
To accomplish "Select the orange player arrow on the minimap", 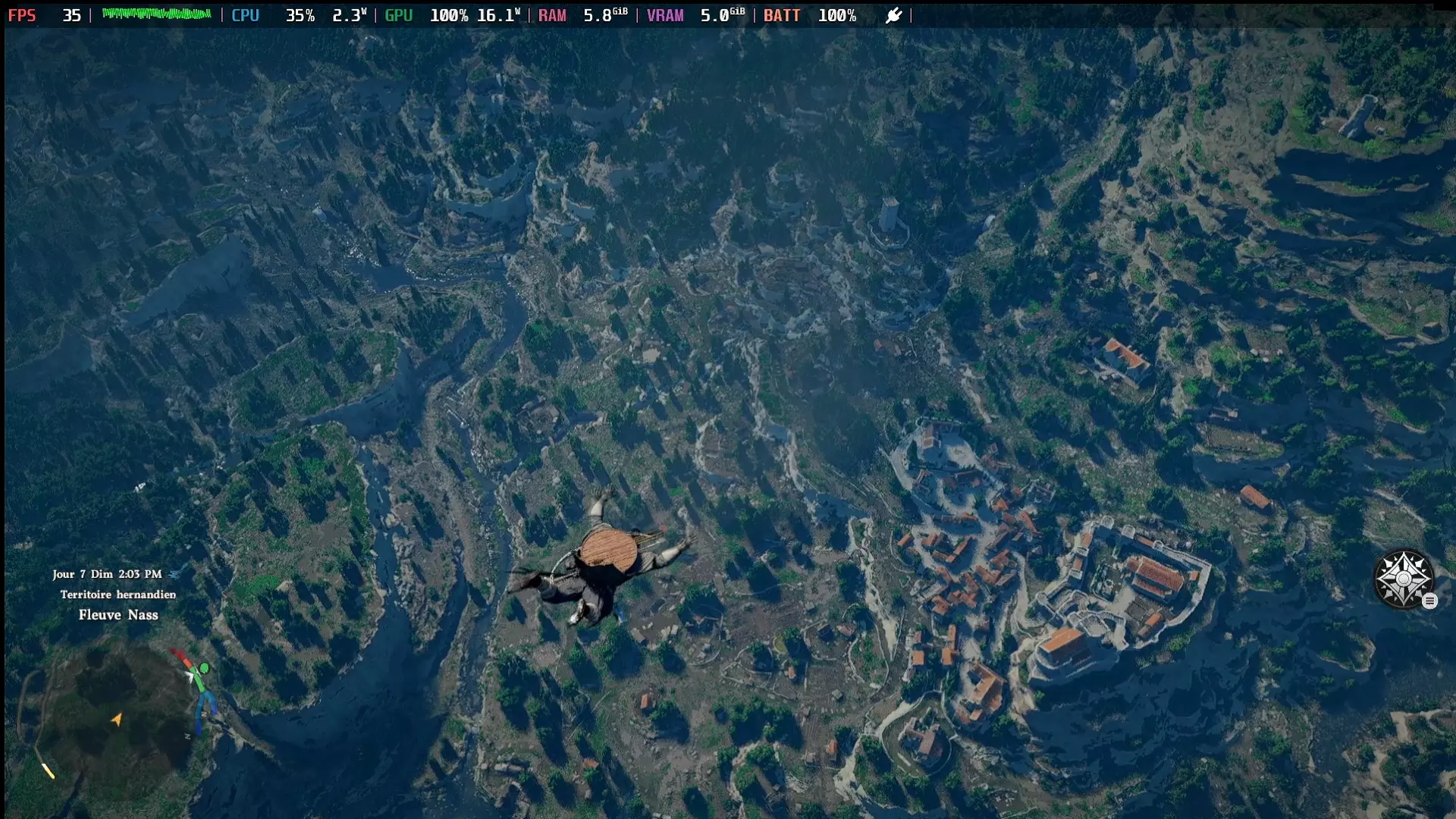I will (117, 719).
